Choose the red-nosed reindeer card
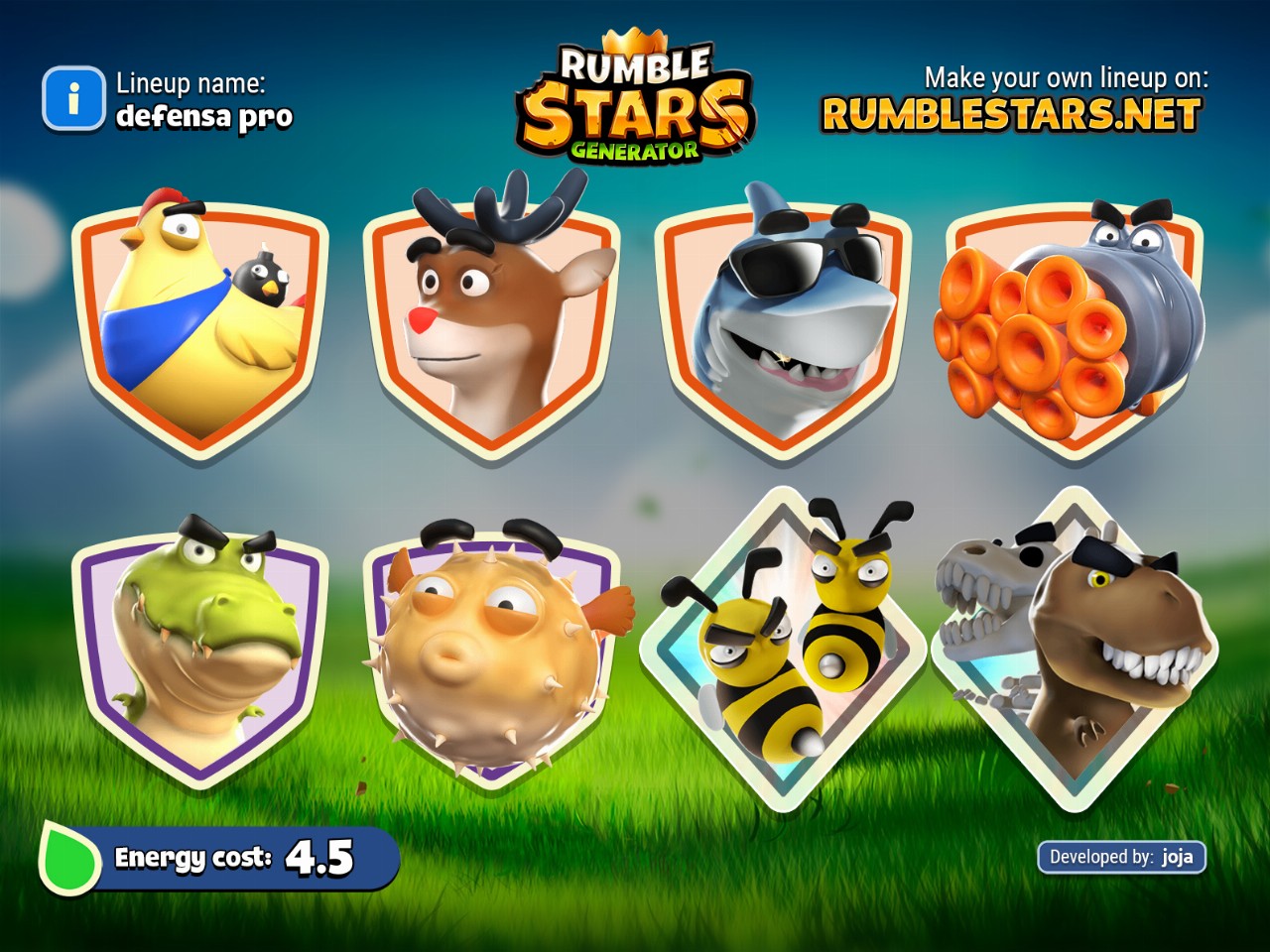The width and height of the screenshot is (1270, 952). pos(491,322)
